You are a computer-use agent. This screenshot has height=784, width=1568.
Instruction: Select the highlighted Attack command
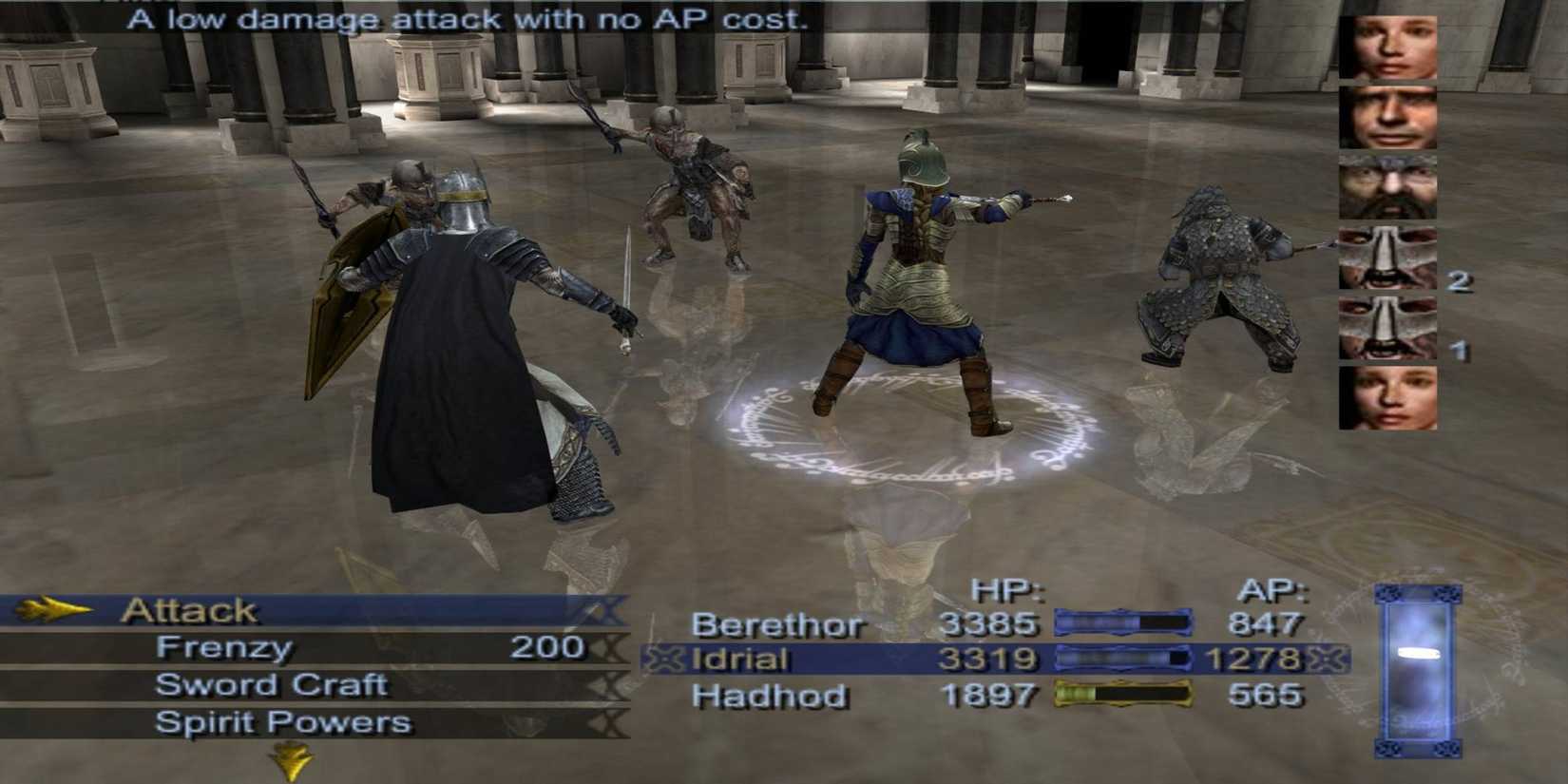click(187, 609)
